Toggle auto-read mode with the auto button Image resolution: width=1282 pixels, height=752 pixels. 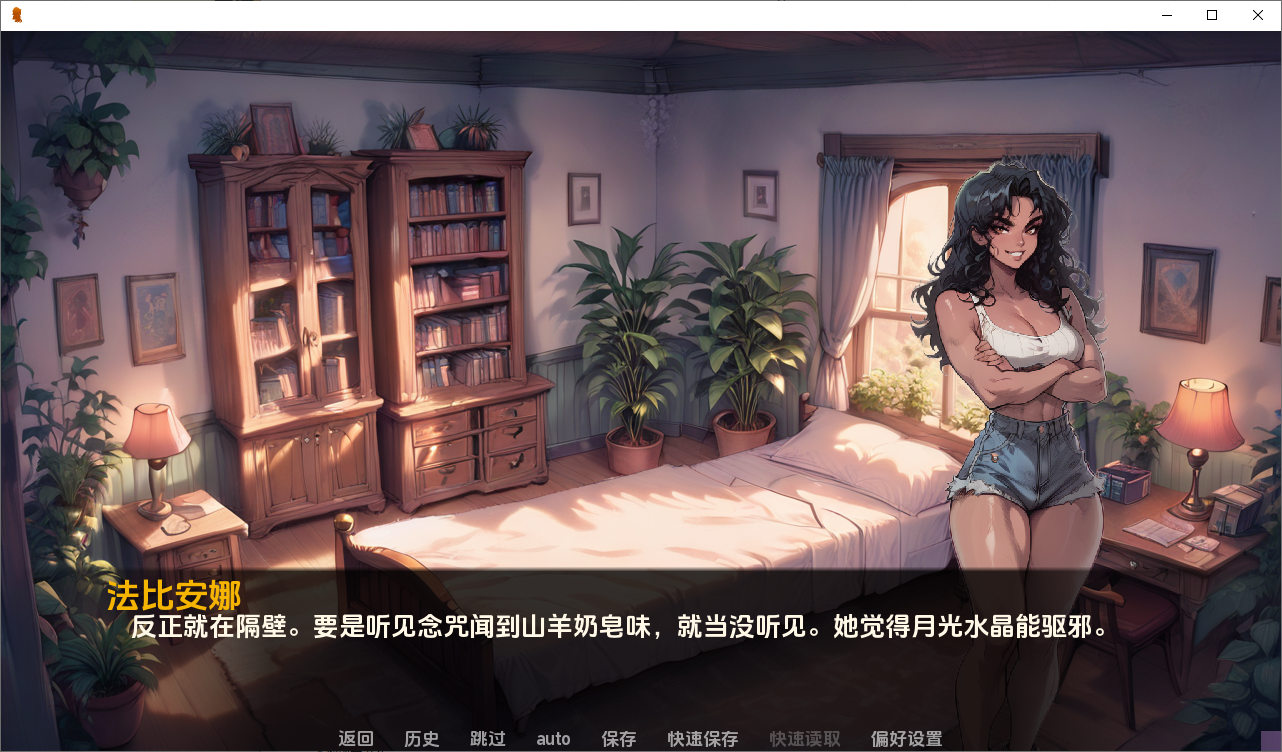(x=552, y=739)
